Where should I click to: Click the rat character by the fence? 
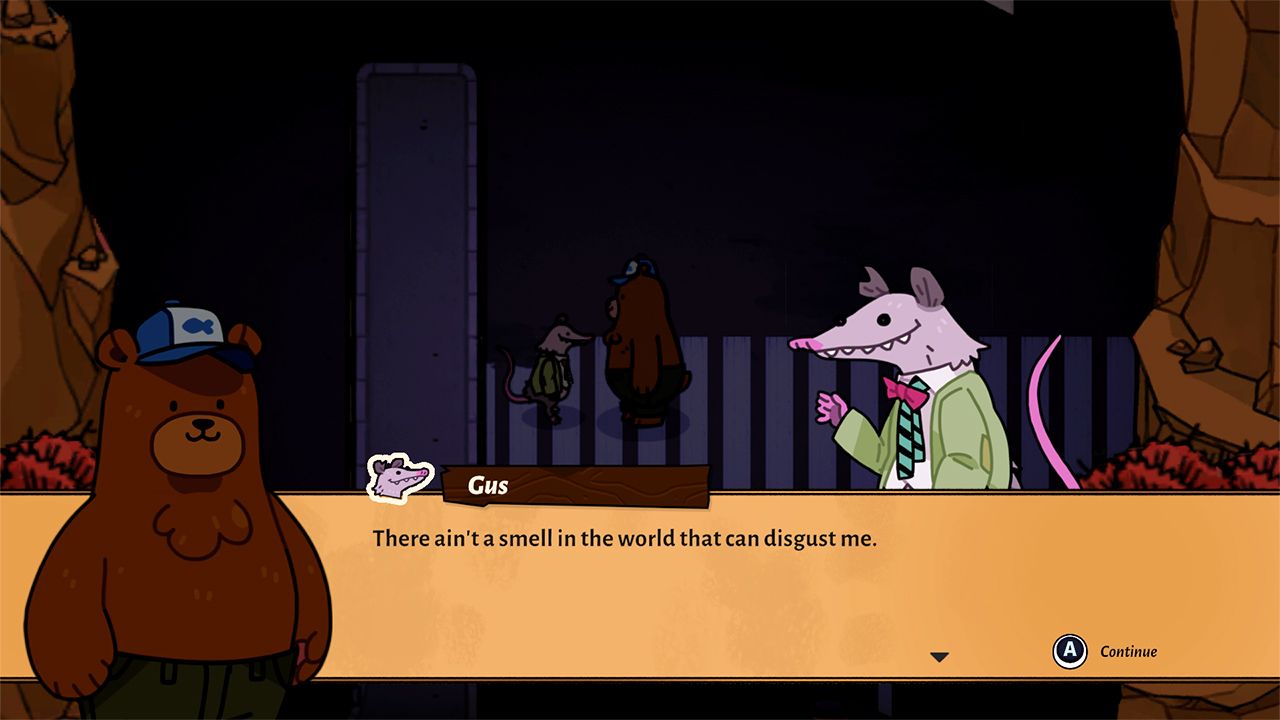click(x=552, y=370)
